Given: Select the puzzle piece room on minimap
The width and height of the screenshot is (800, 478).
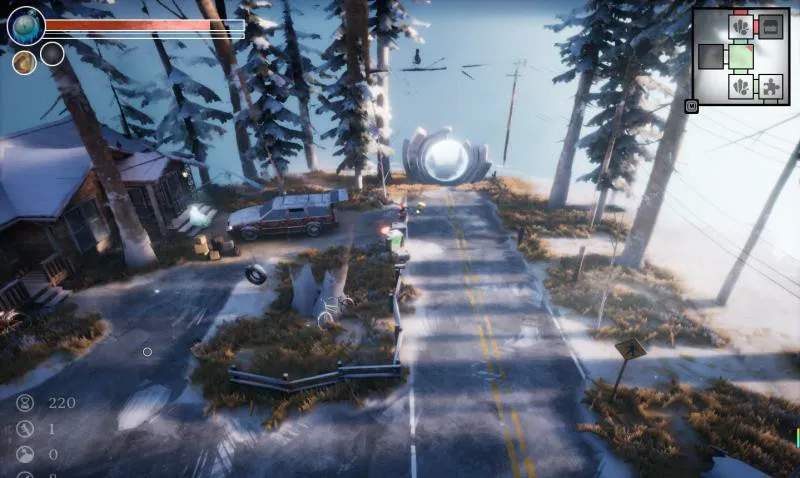Looking at the screenshot, I should point(771,87).
